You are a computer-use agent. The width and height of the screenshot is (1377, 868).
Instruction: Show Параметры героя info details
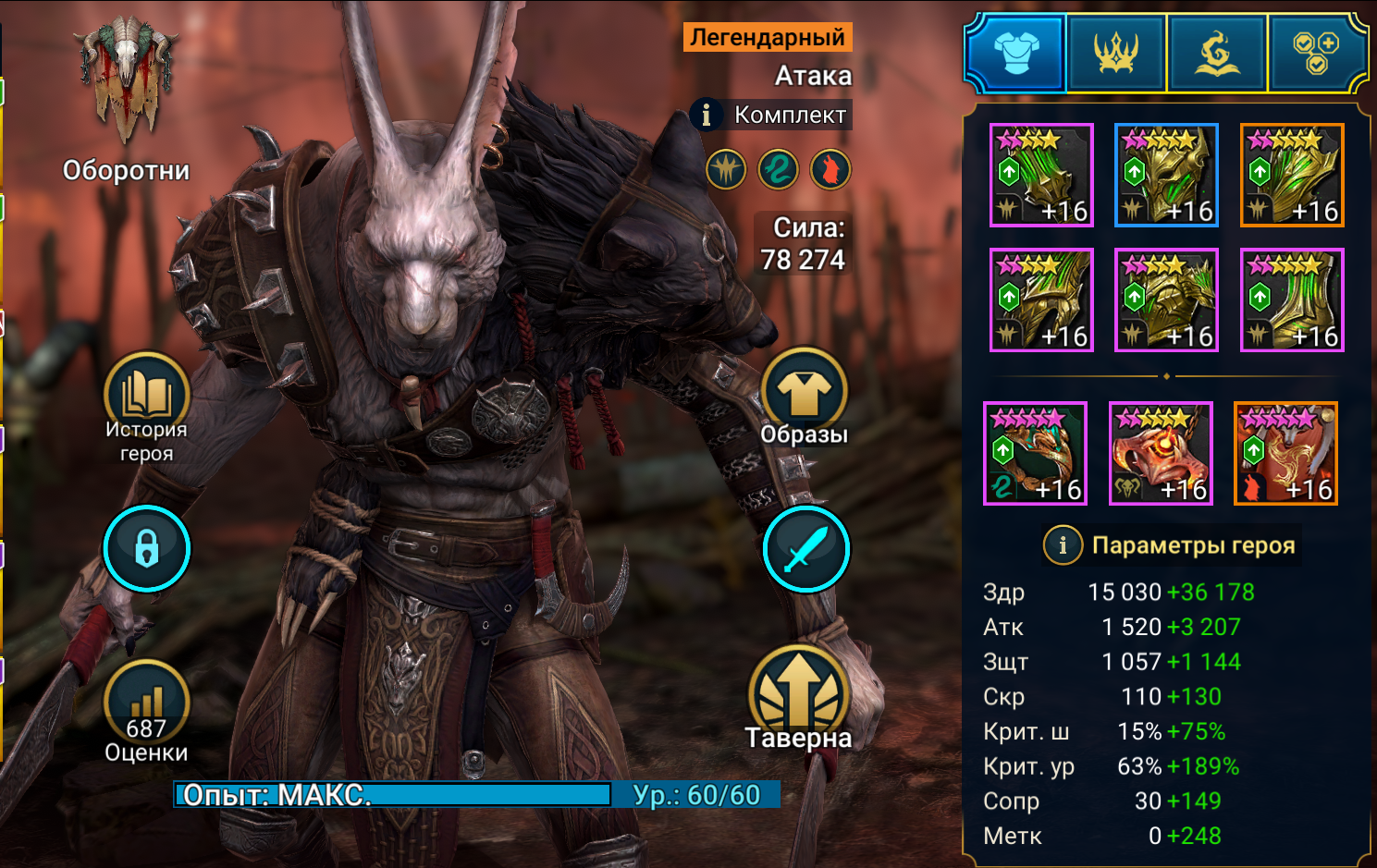pyautogui.click(x=1063, y=545)
